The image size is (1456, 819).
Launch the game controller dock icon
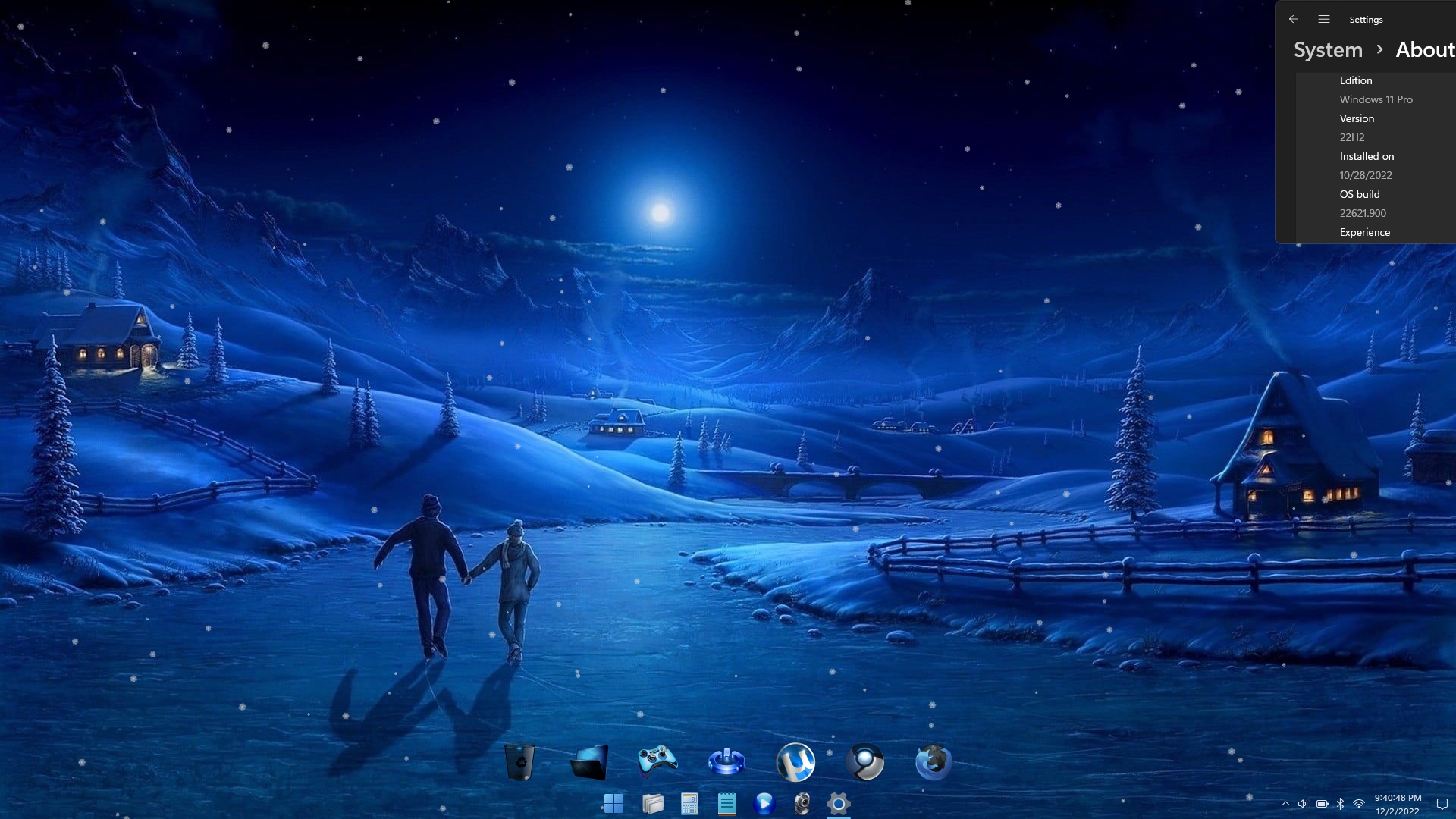pos(657,761)
